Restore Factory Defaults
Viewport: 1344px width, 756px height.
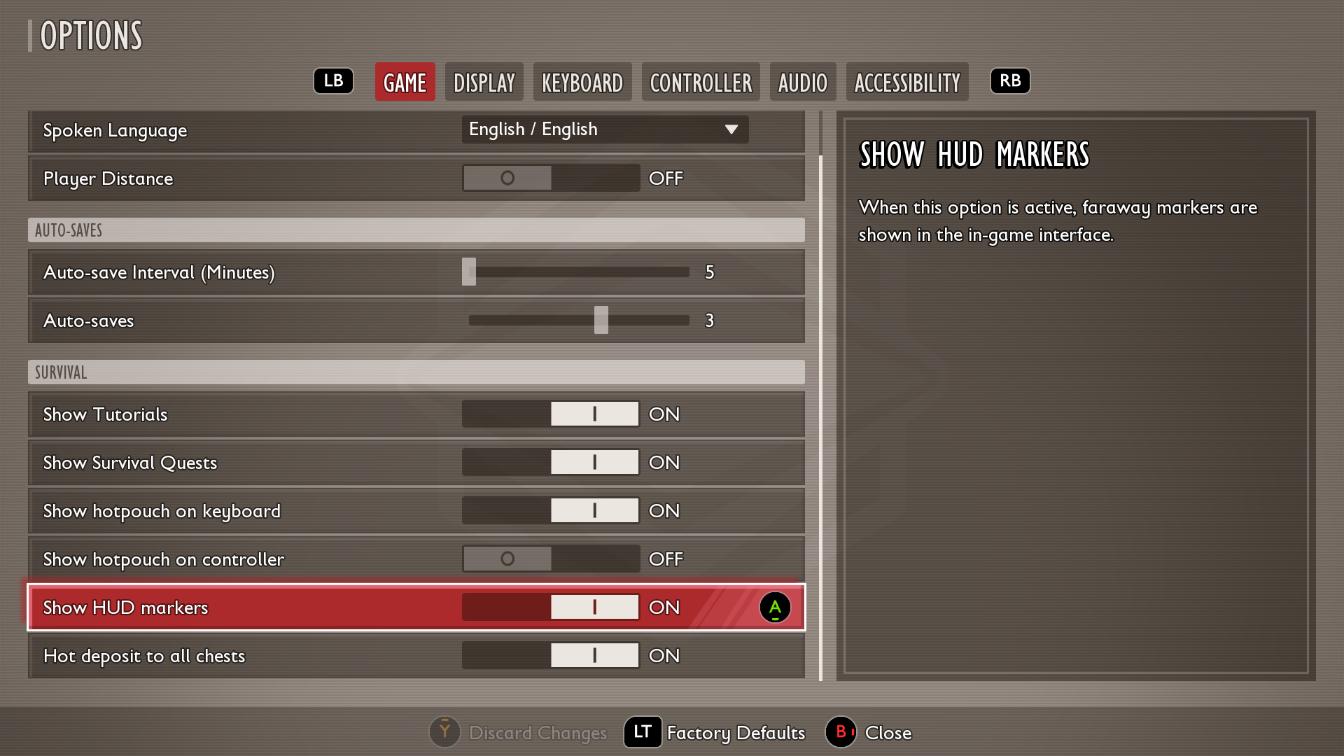[716, 733]
